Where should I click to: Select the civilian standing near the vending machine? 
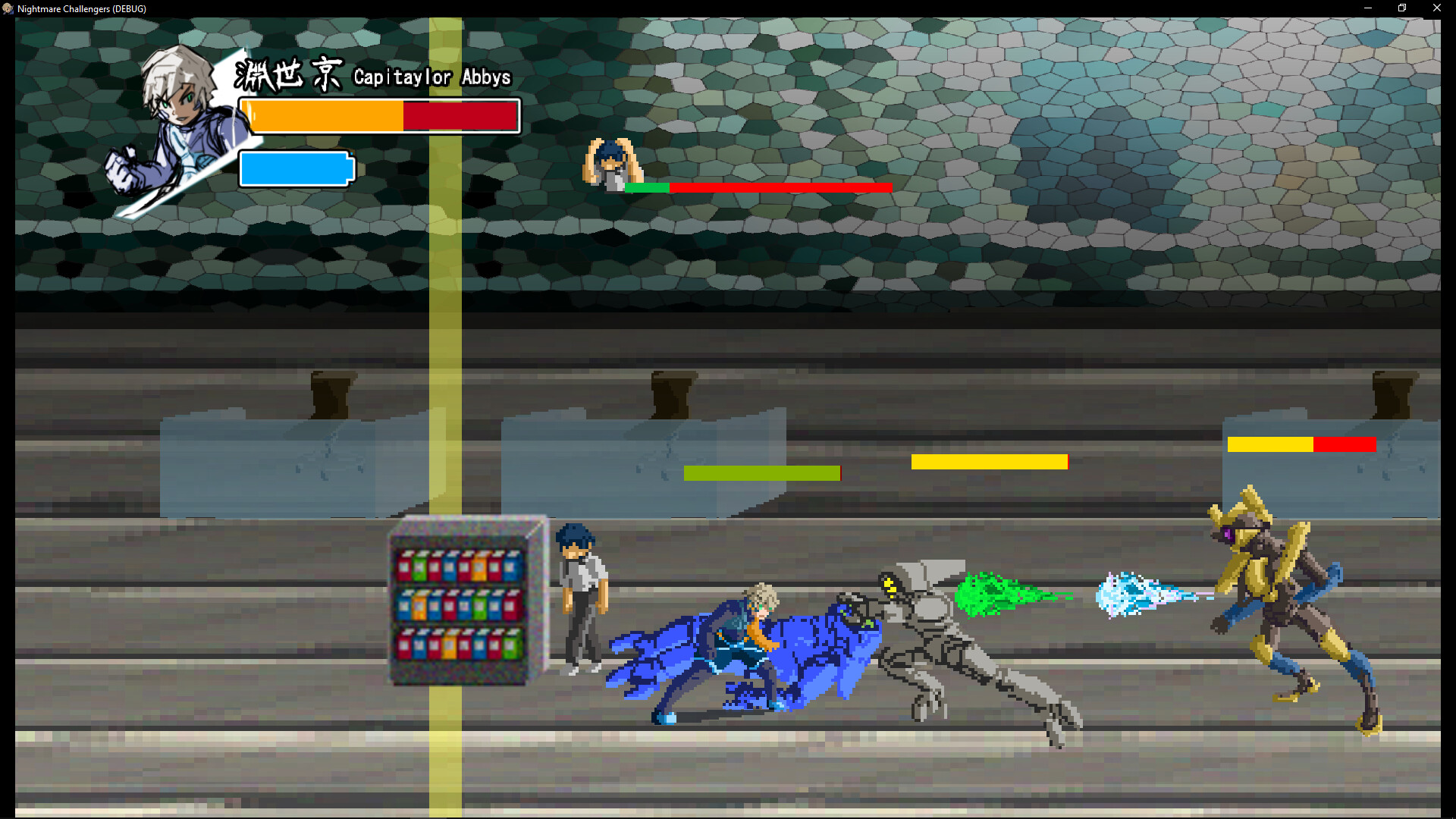point(584,599)
